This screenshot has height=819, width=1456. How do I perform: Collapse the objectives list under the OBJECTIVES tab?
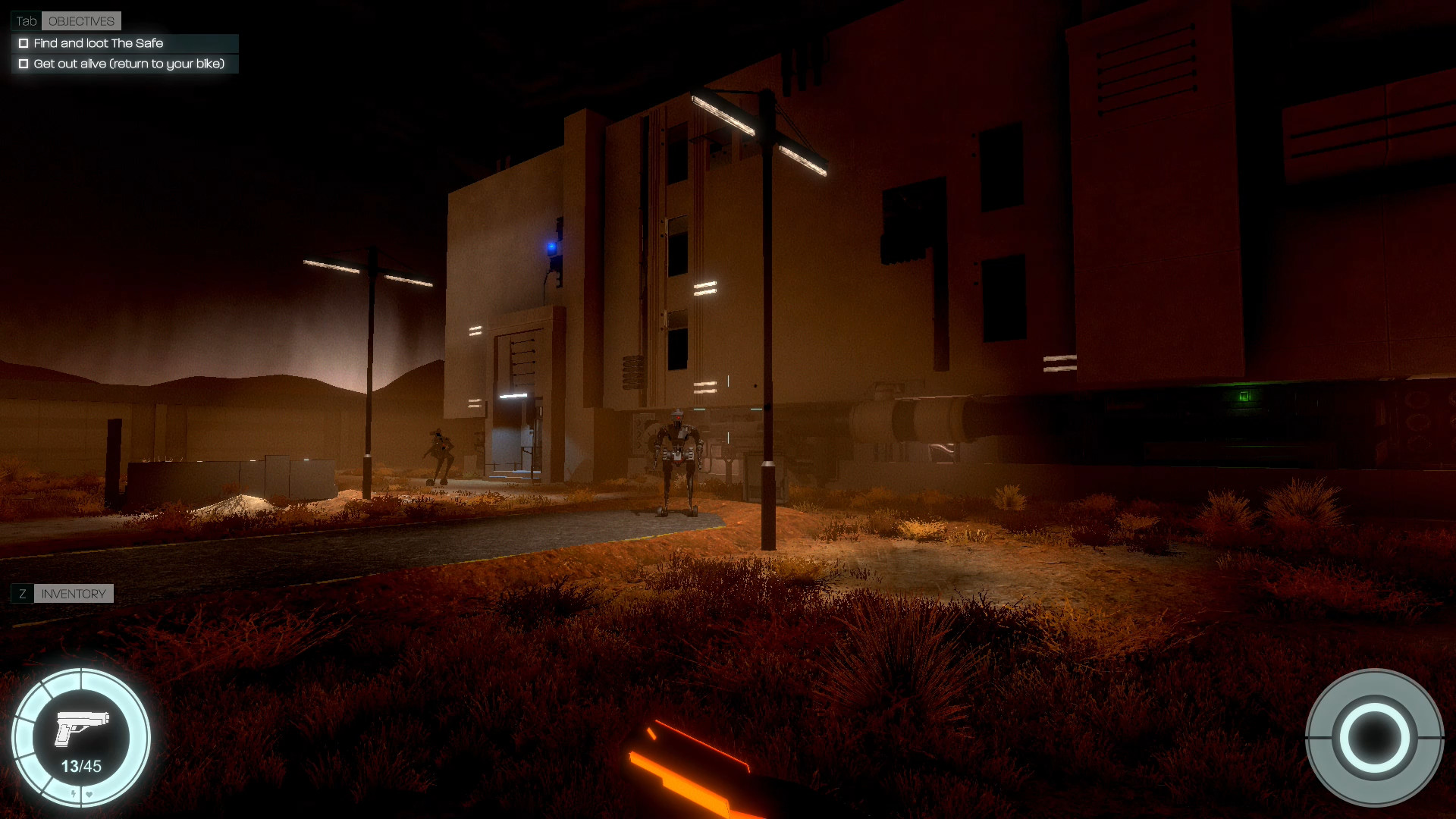pos(80,20)
